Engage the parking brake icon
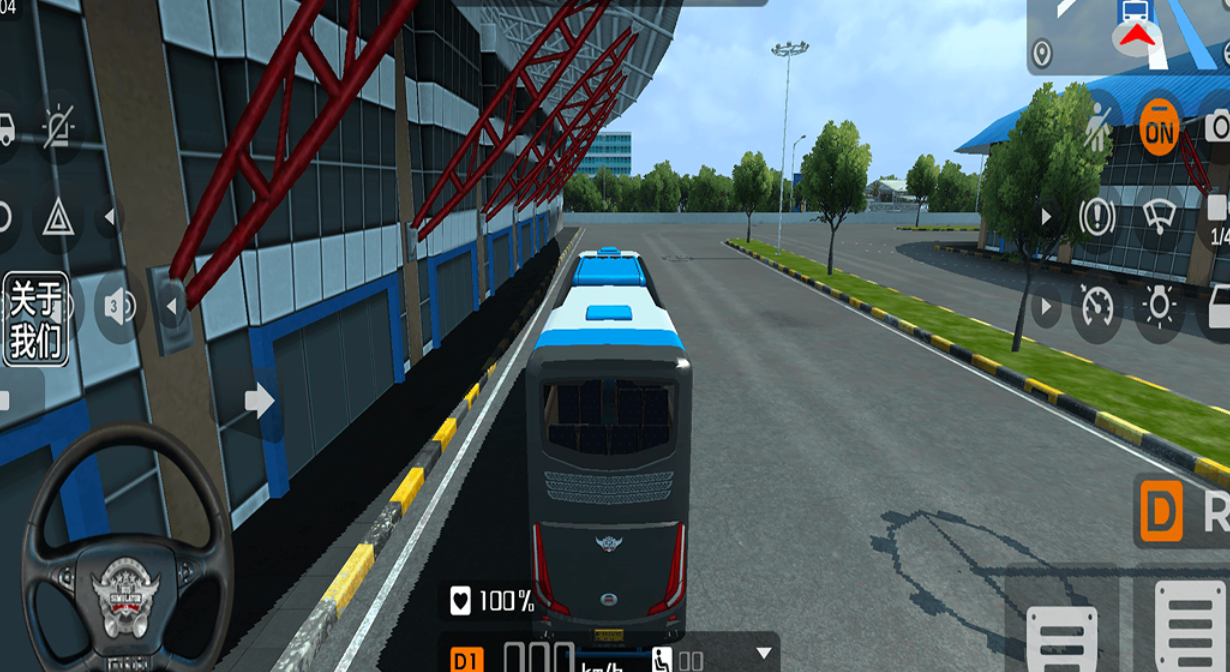The width and height of the screenshot is (1230, 672). (1097, 217)
